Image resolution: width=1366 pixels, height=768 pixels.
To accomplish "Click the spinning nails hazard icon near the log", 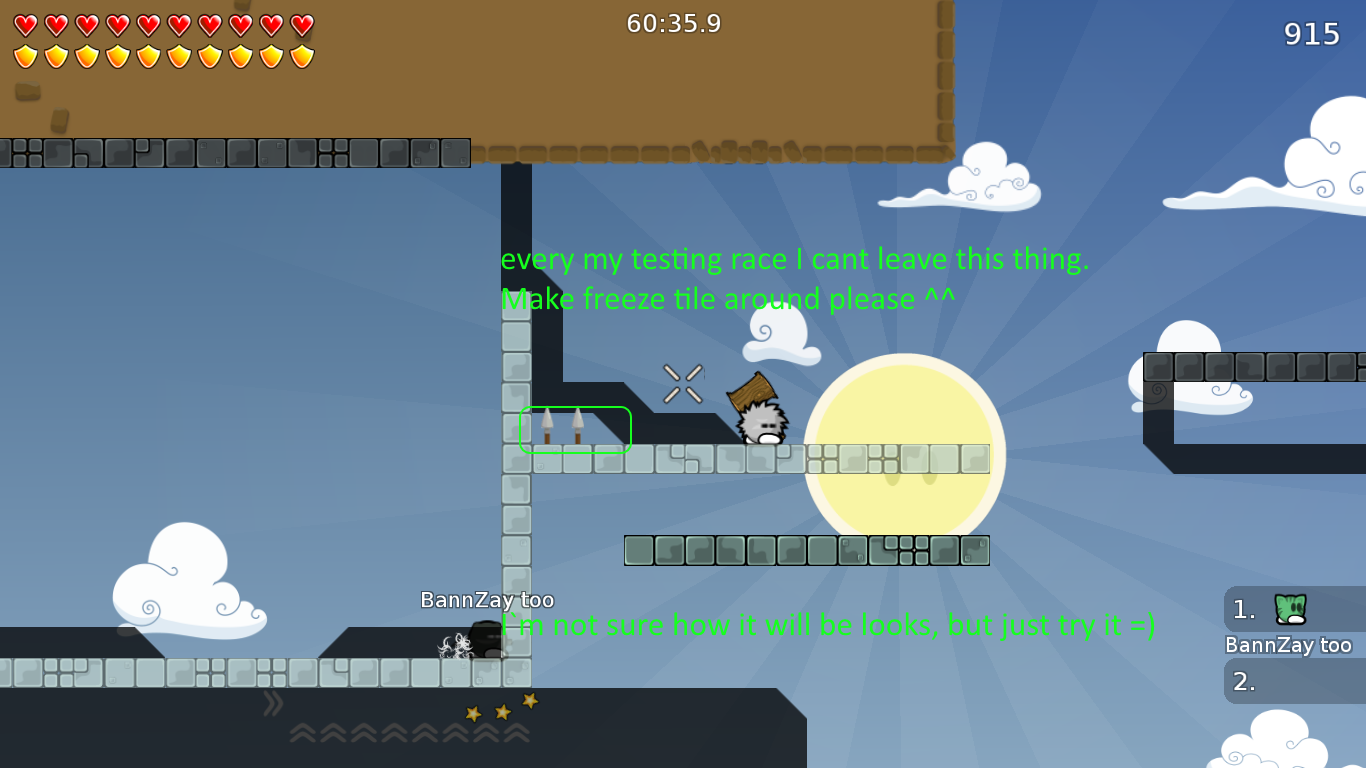I will pyautogui.click(x=682, y=384).
